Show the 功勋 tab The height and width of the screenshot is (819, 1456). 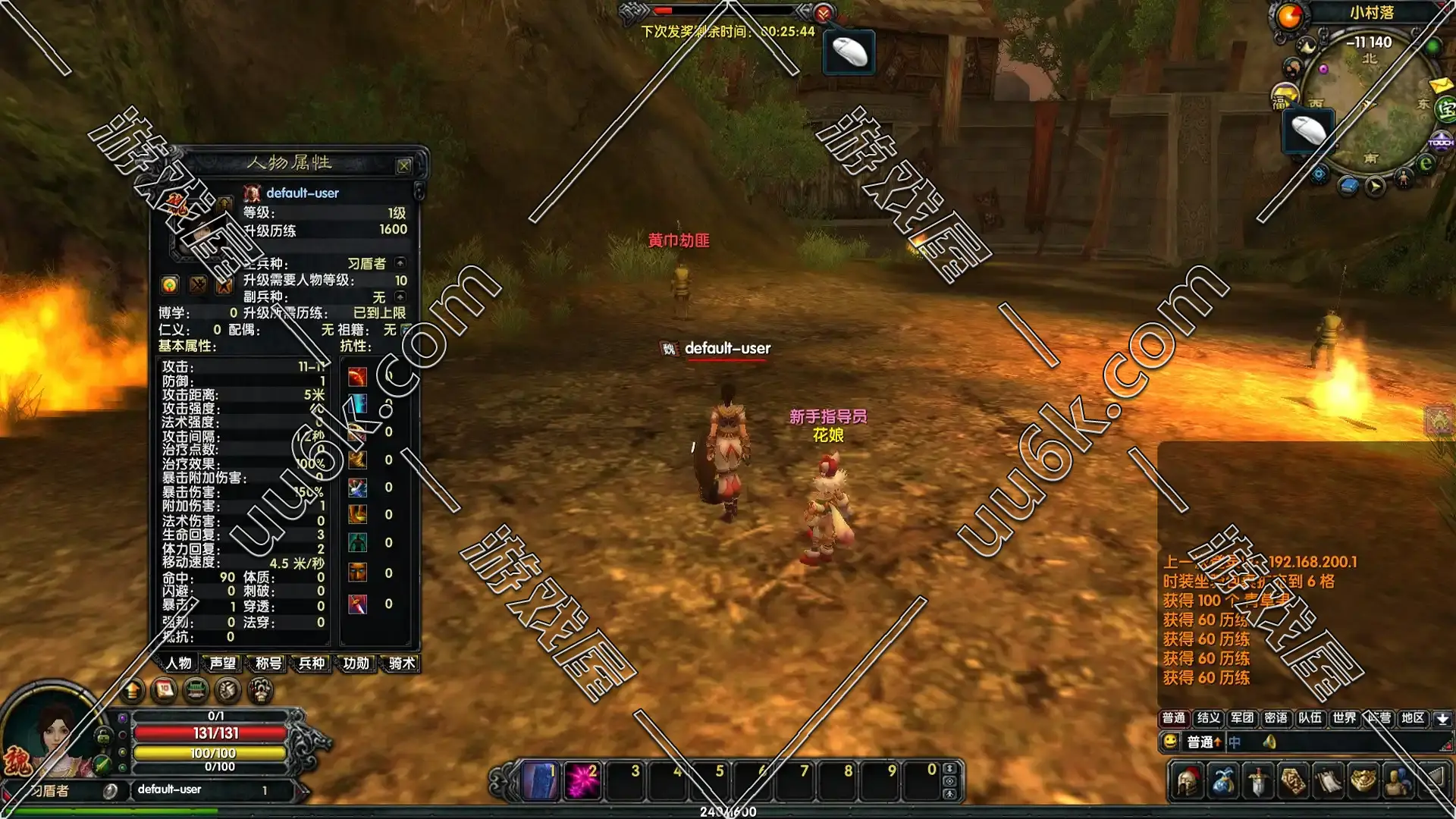pos(356,664)
